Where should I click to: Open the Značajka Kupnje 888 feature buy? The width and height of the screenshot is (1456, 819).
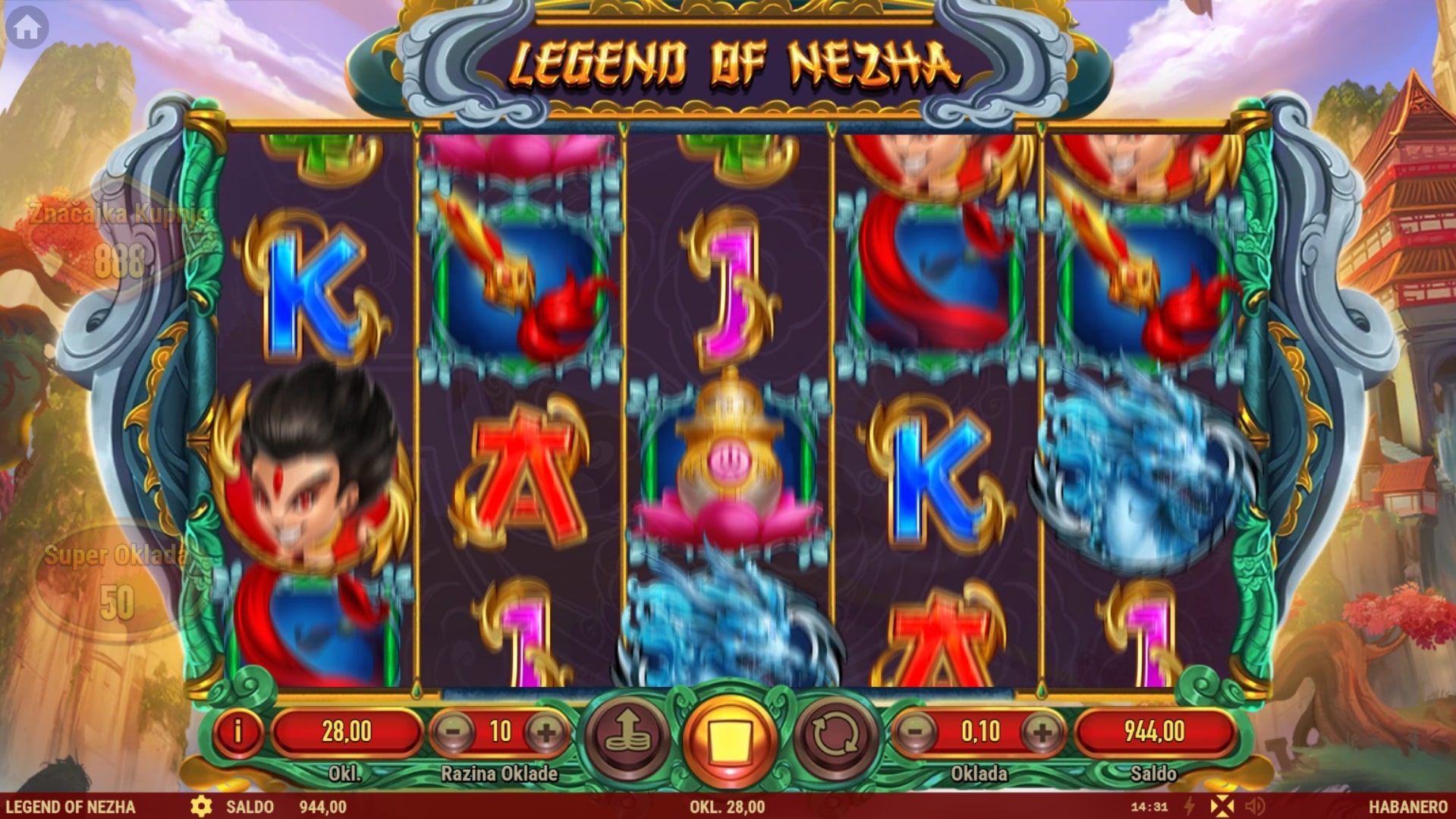click(118, 239)
